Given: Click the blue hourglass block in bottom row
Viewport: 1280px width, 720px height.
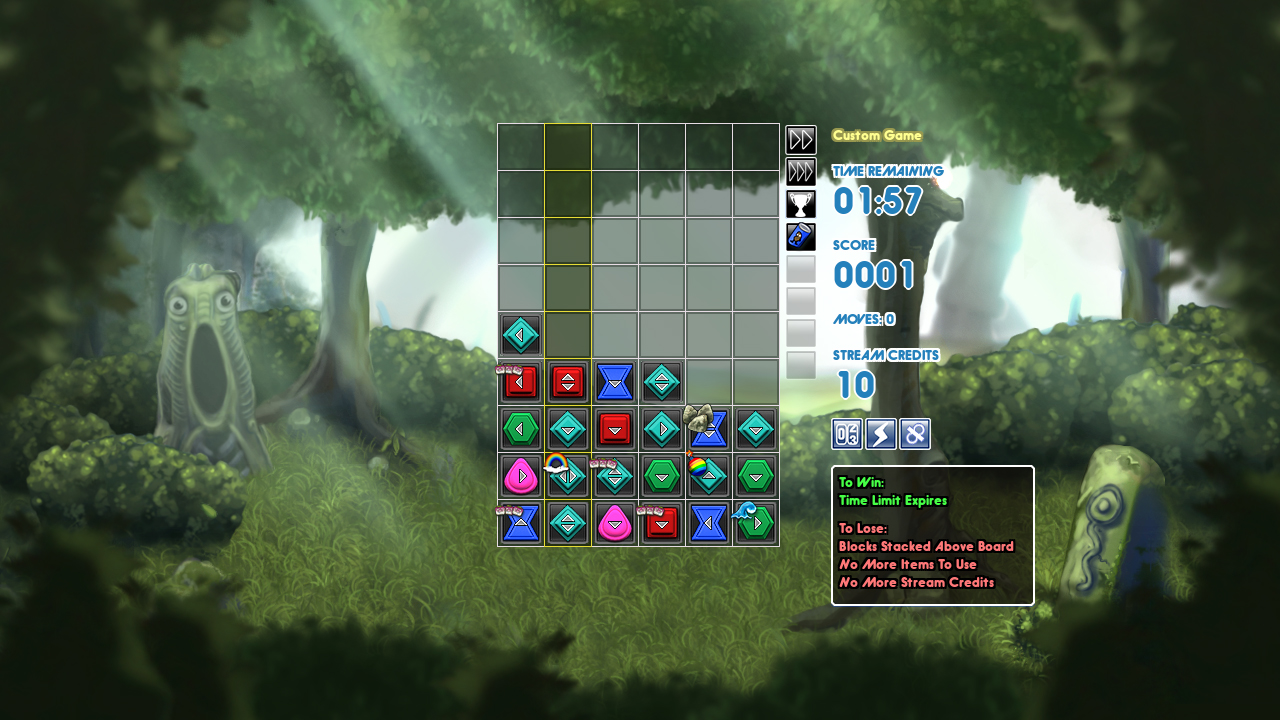Looking at the screenshot, I should pos(710,522).
